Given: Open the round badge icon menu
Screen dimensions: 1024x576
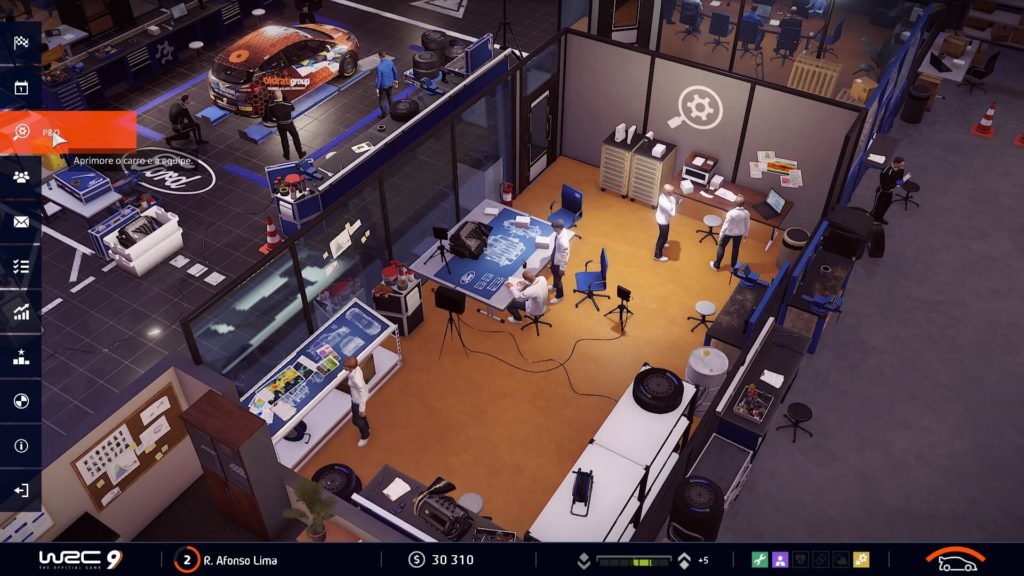Looking at the screenshot, I should click(x=21, y=401).
